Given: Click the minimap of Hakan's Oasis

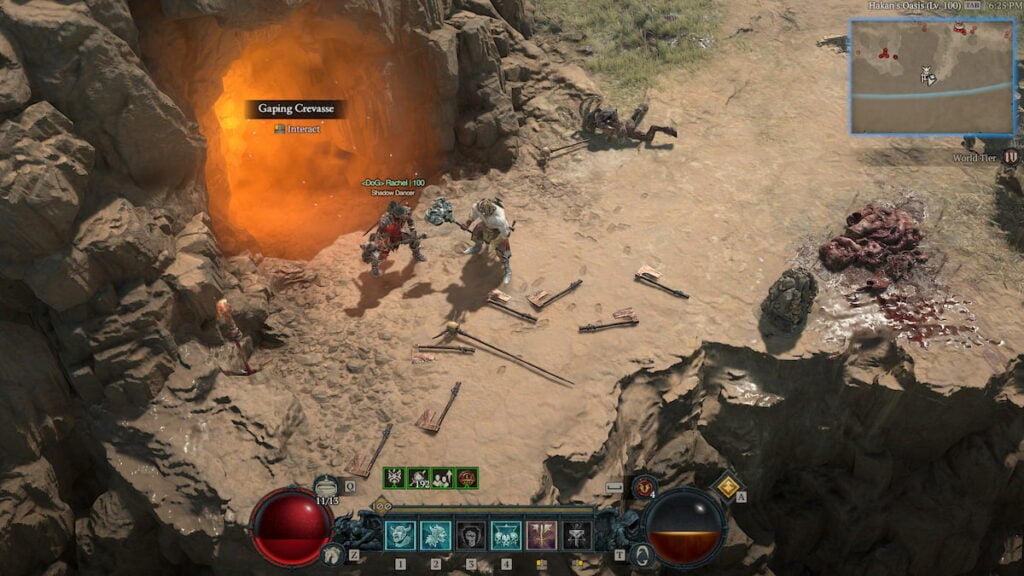Looking at the screenshot, I should point(932,78).
